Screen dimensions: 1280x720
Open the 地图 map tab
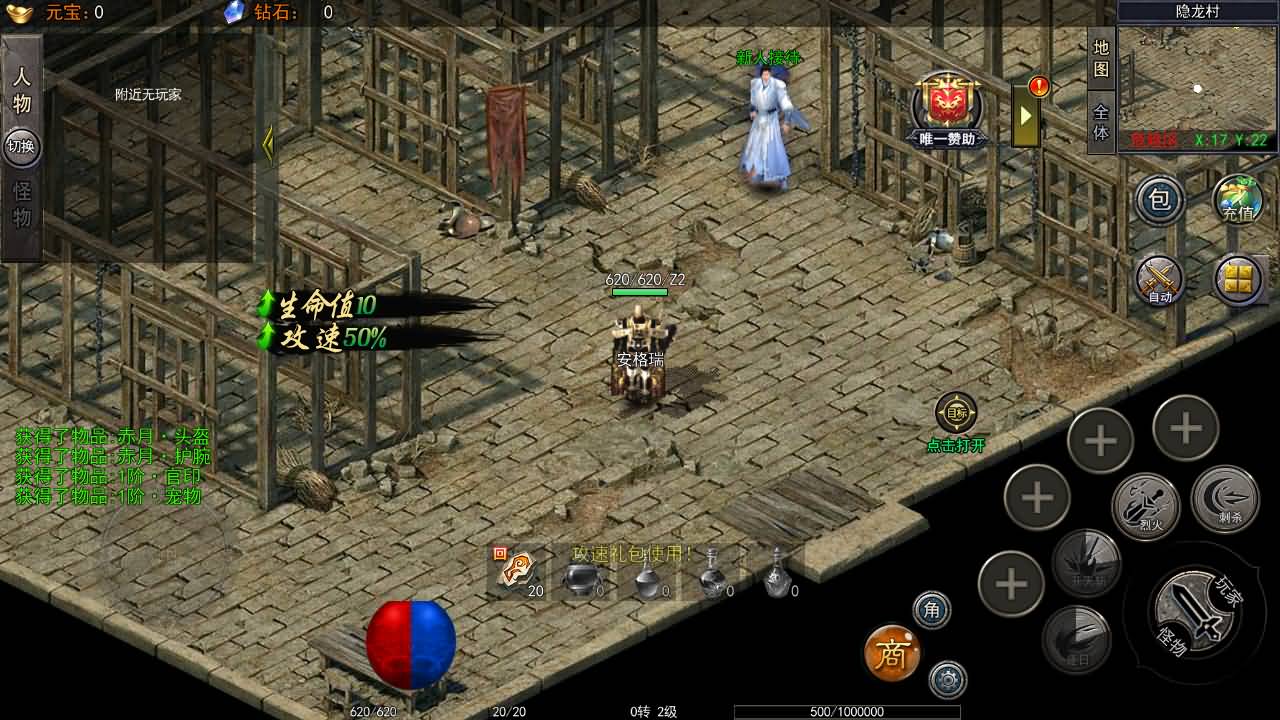tap(1101, 58)
